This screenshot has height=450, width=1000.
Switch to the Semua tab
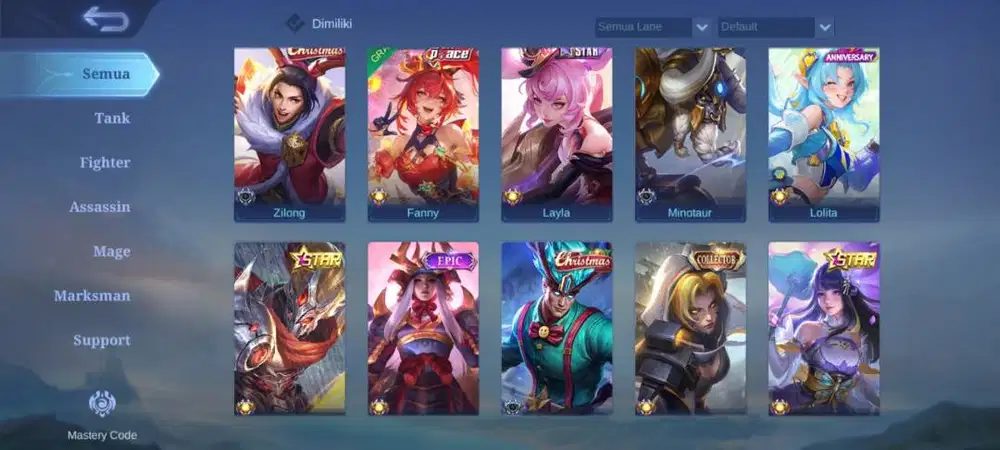(106, 74)
